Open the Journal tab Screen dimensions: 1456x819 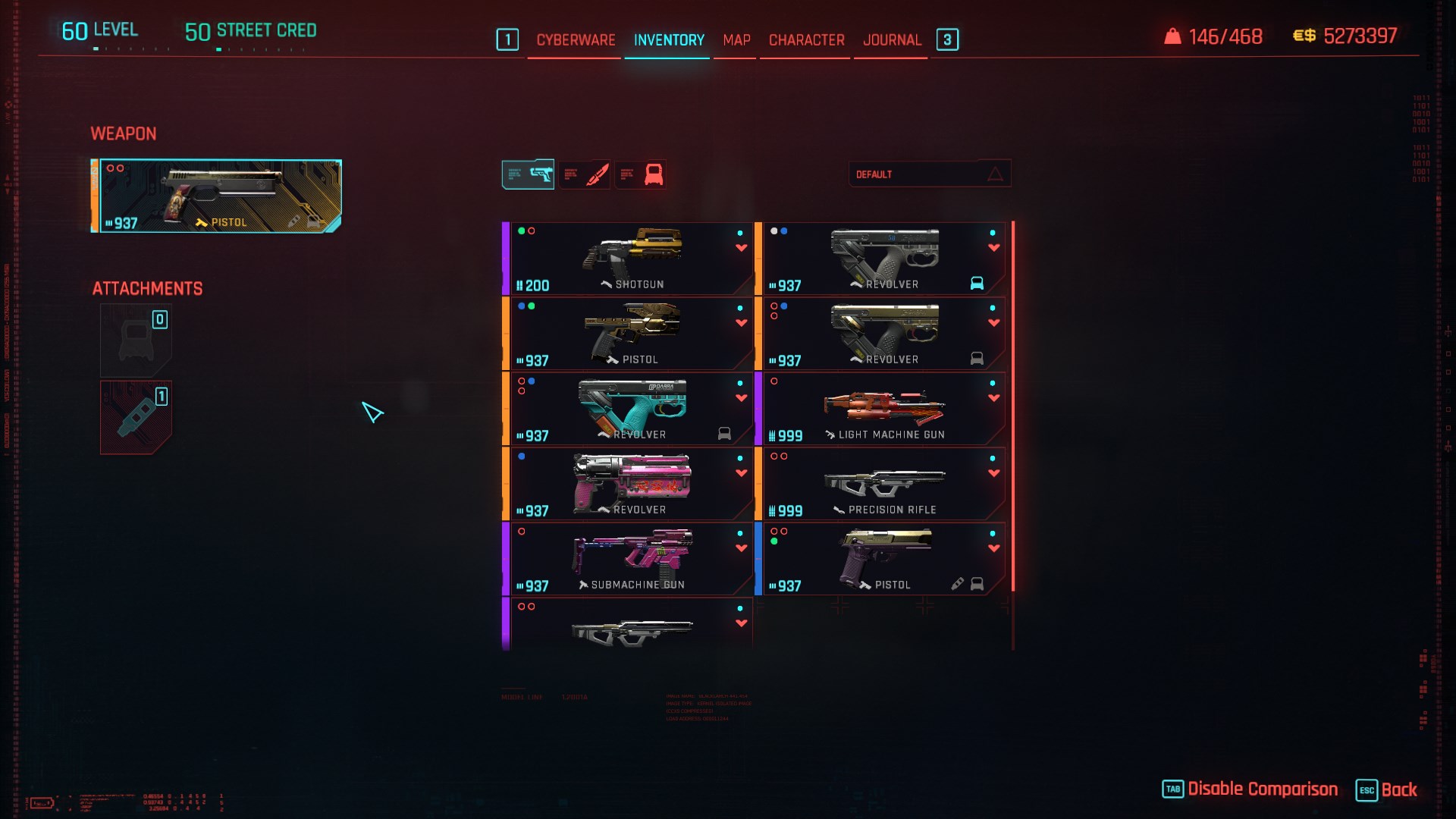point(892,40)
